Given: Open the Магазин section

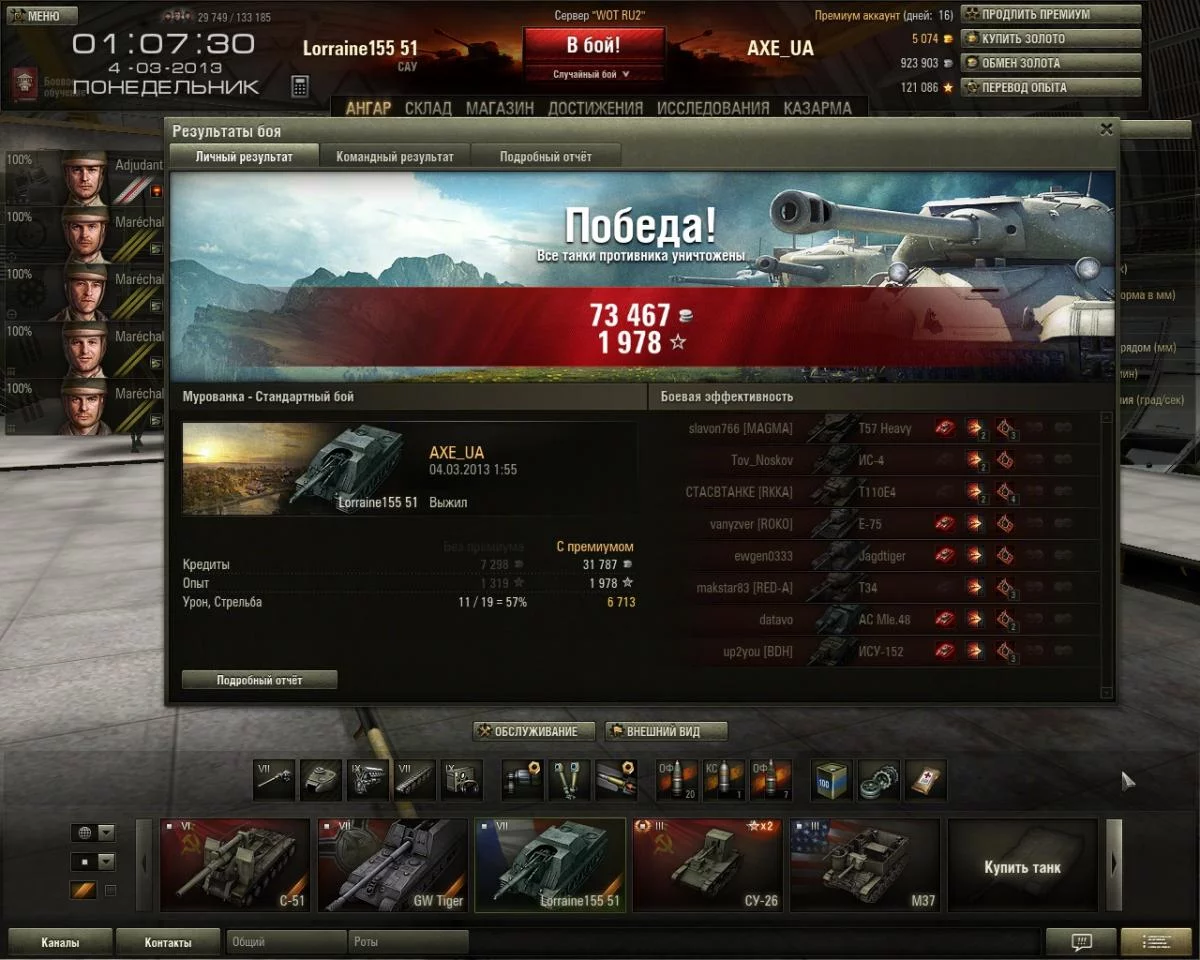Looking at the screenshot, I should point(500,108).
